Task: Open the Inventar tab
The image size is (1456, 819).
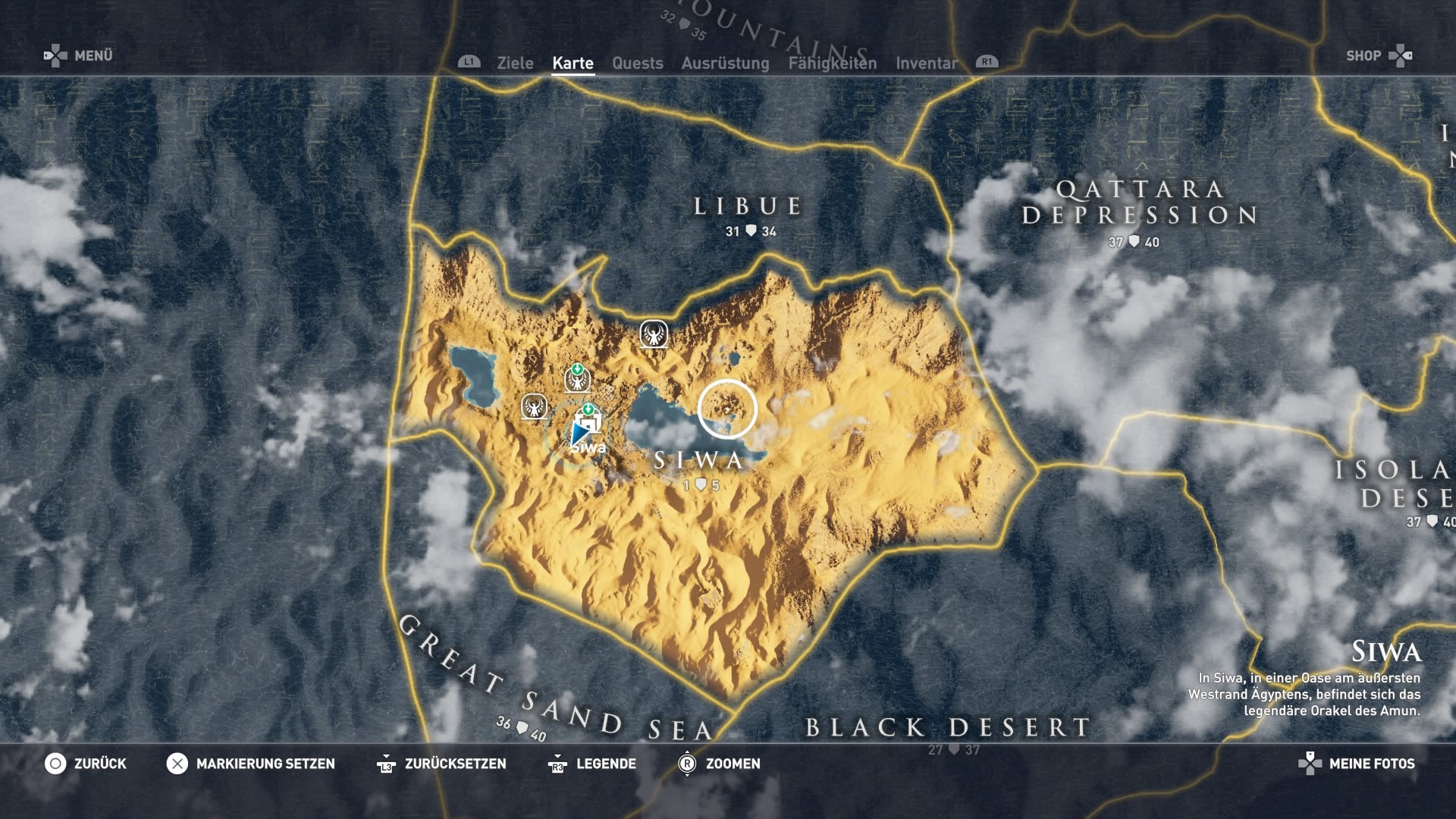Action: [926, 63]
